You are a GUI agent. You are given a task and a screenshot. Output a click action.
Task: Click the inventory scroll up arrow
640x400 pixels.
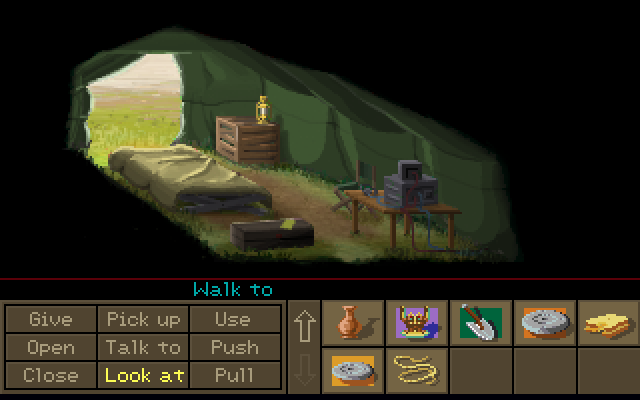point(305,327)
